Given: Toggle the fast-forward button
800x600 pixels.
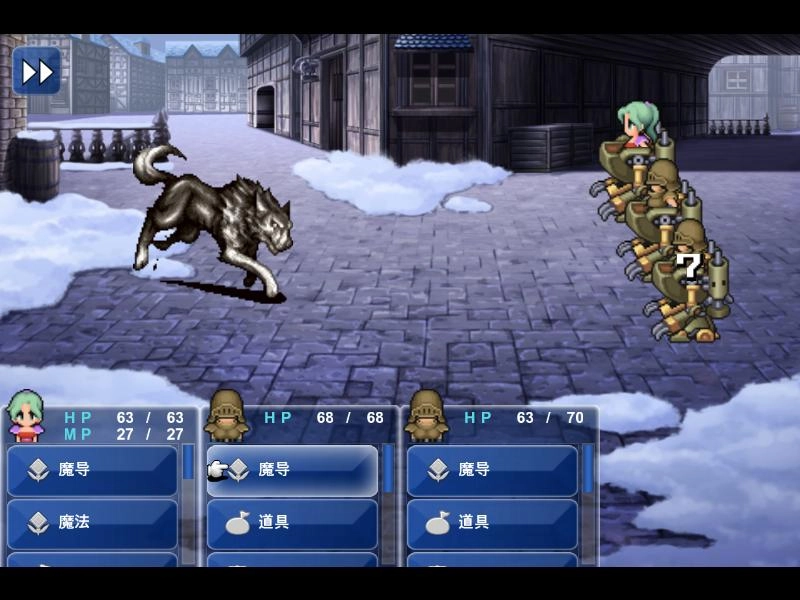Looking at the screenshot, I should click(x=36, y=71).
